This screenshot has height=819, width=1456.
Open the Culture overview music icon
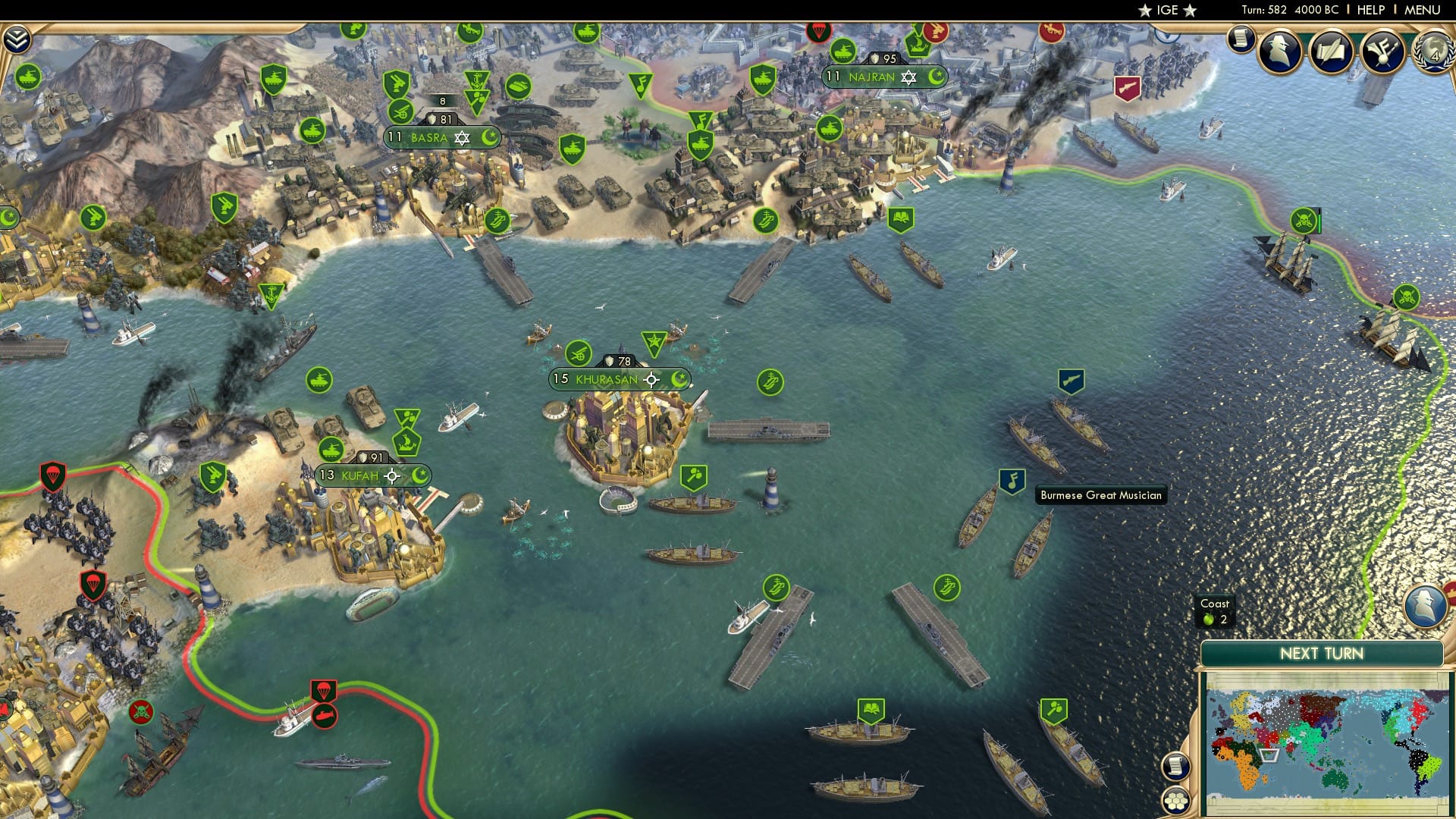click(1382, 52)
